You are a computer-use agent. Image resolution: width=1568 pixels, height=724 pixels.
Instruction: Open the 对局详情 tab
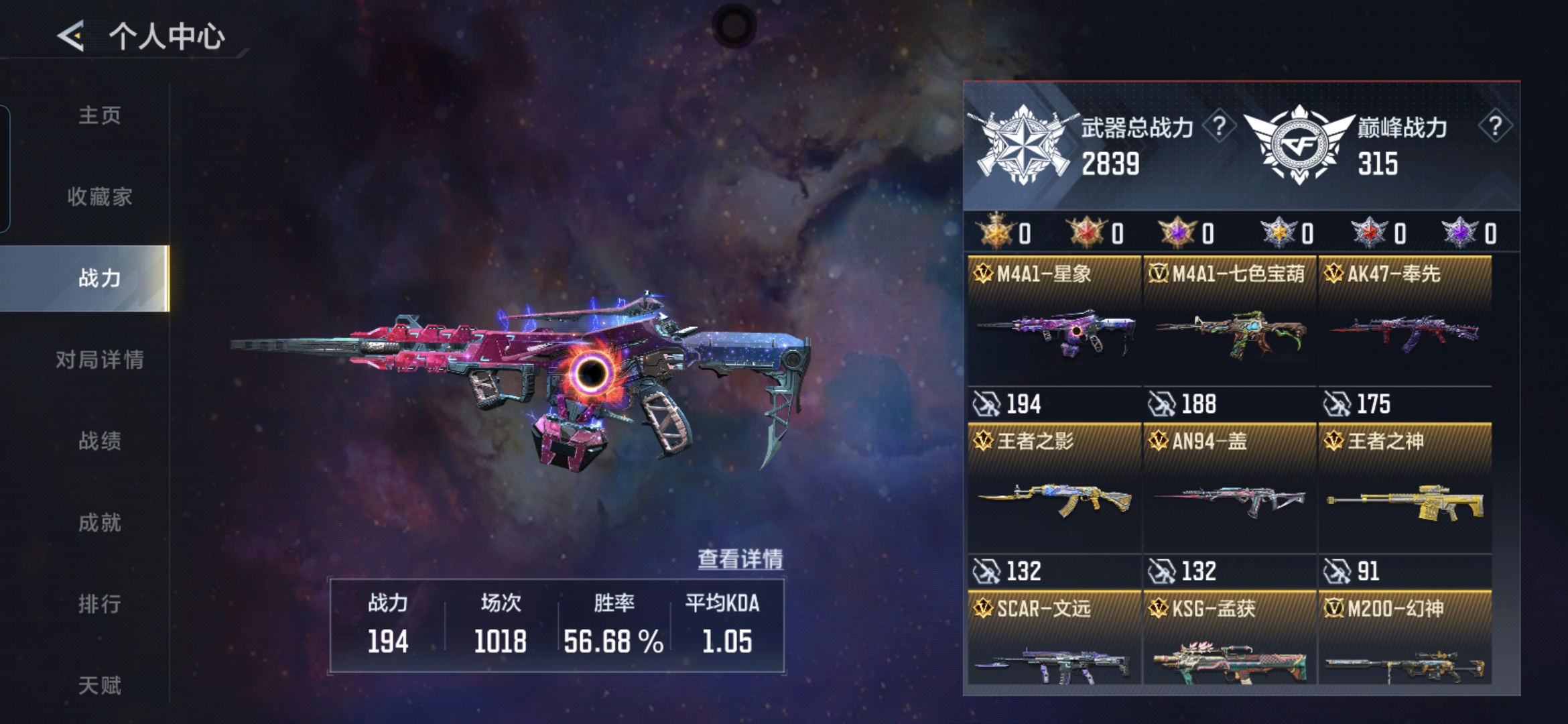tap(100, 359)
